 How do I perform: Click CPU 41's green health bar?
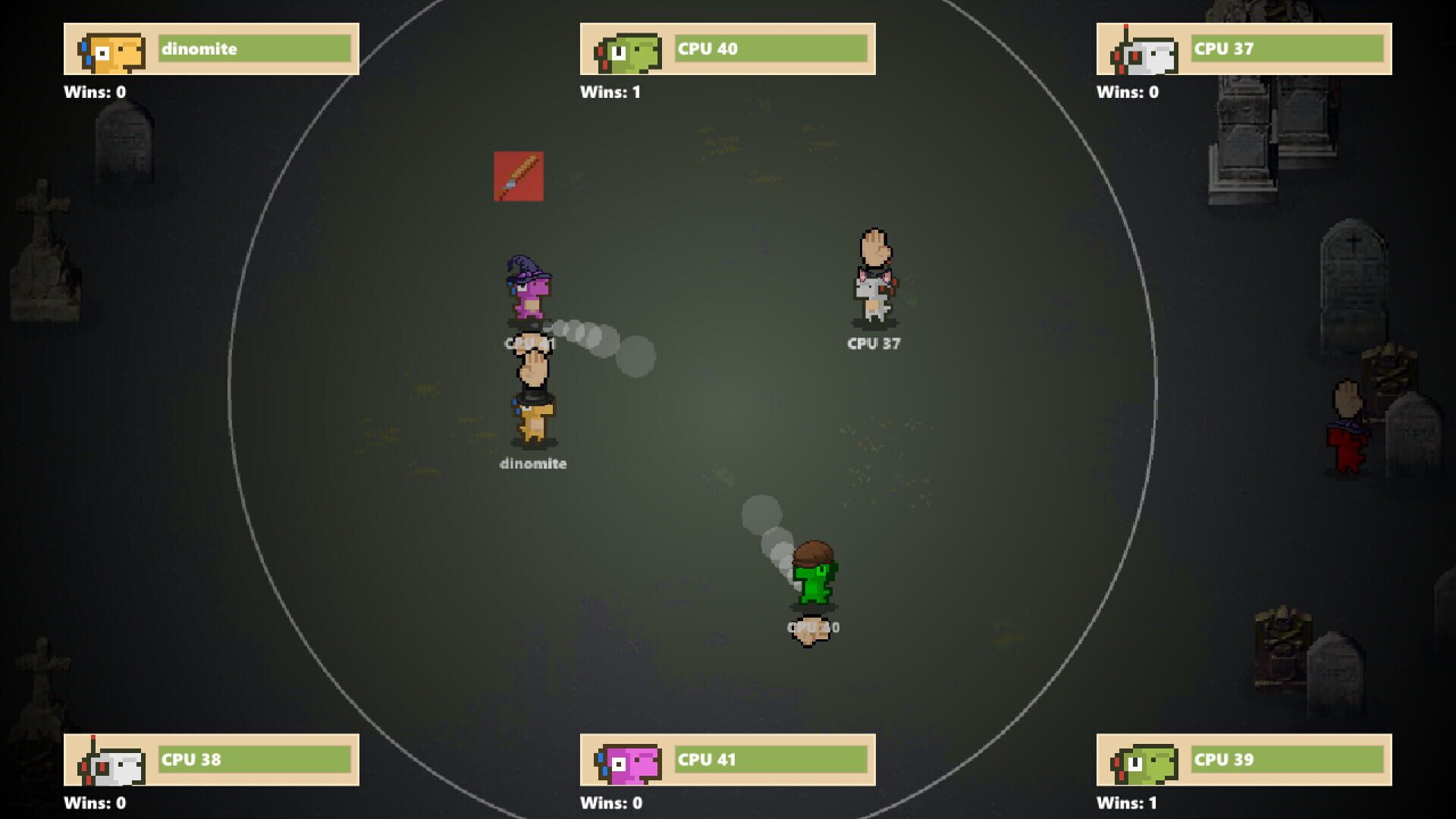[770, 759]
